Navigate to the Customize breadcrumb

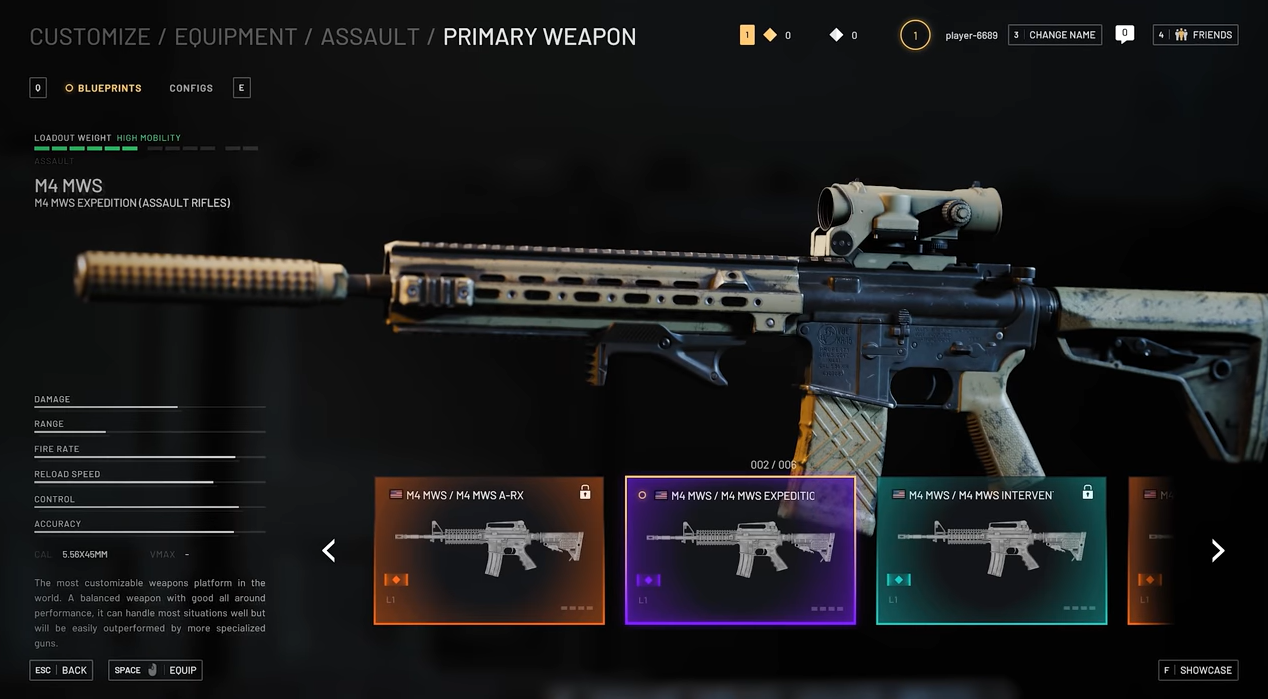tap(89, 37)
